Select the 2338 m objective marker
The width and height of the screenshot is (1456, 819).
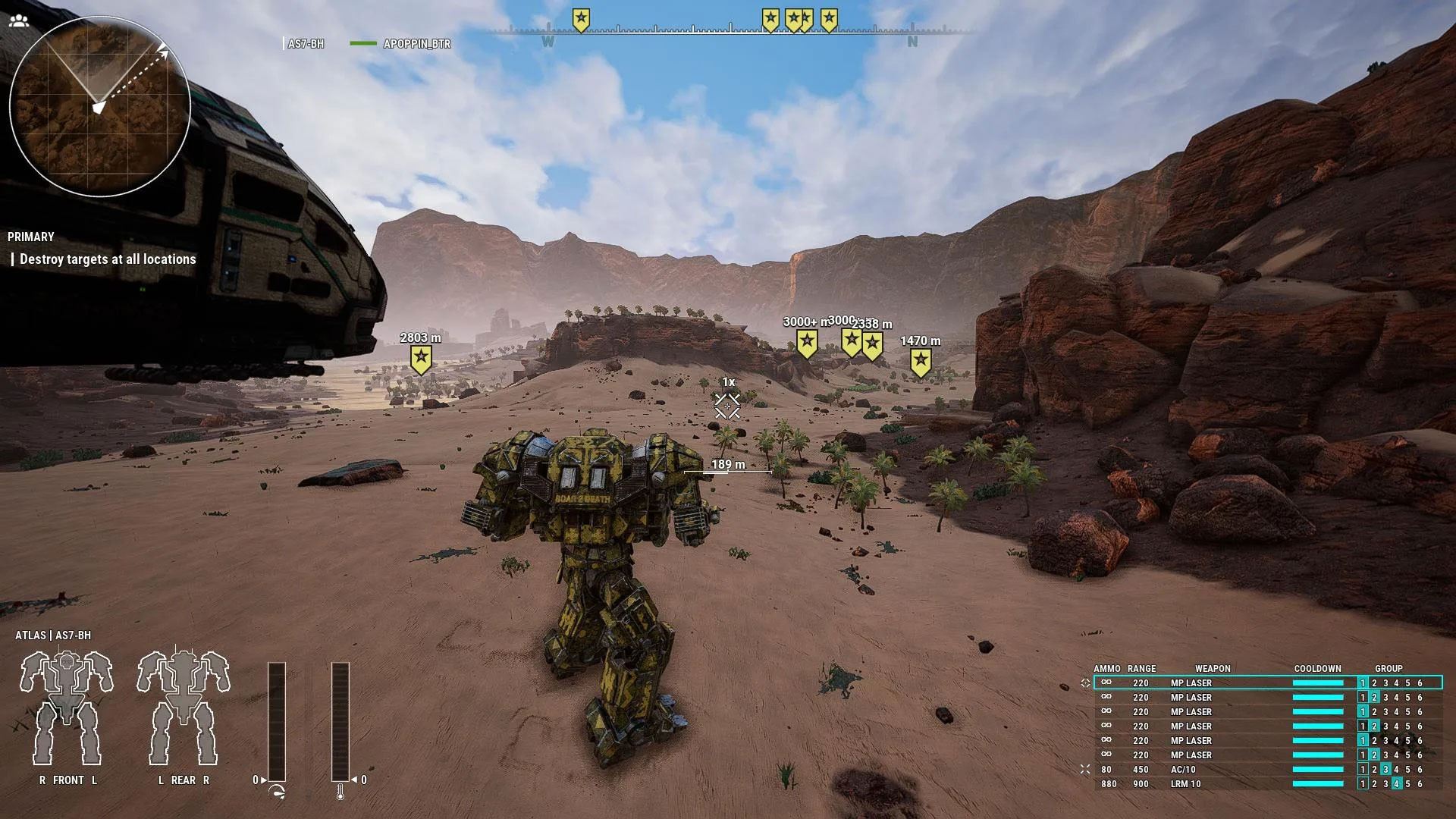point(873,345)
